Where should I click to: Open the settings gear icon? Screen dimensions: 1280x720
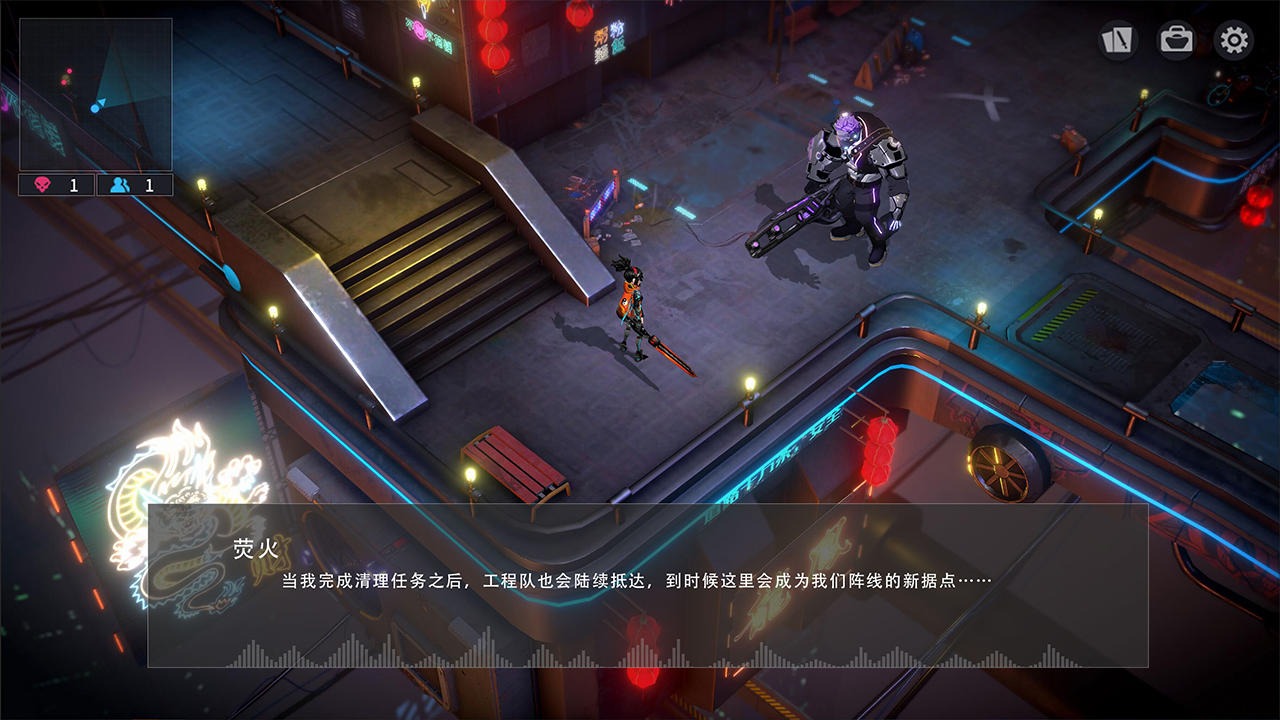coord(1233,40)
